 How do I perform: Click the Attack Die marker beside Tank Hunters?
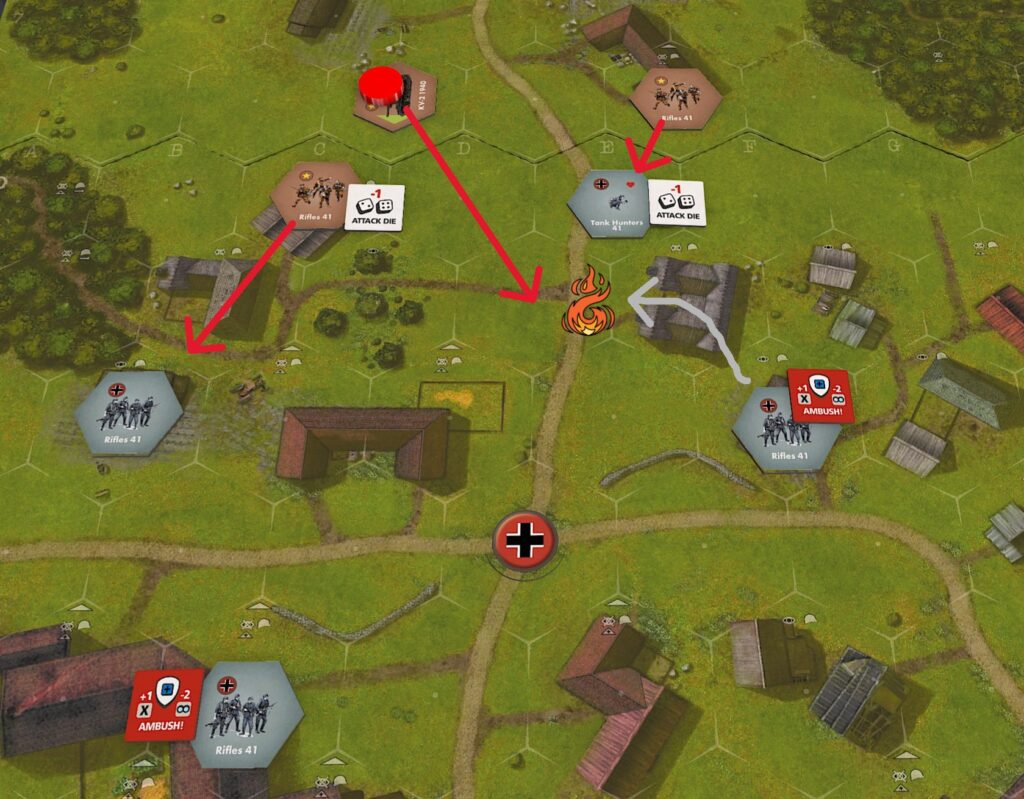pos(676,203)
